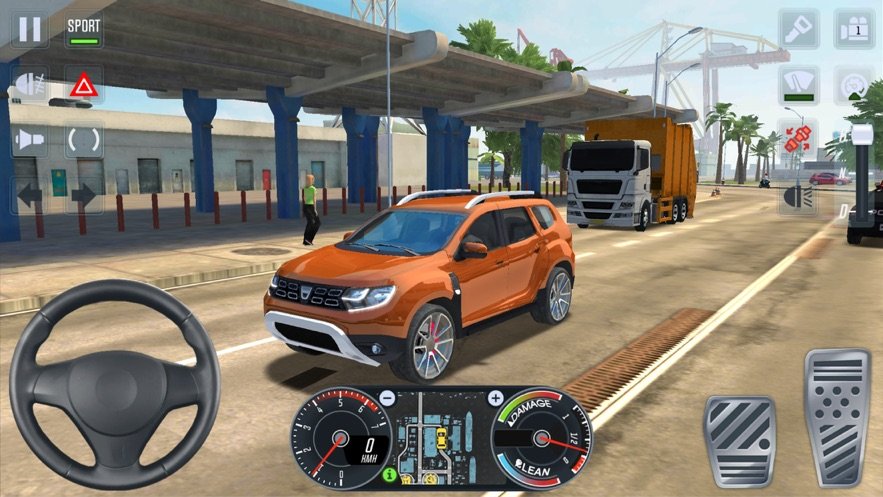Zoom in the minimap with plus
The height and width of the screenshot is (497, 883).
[x=494, y=398]
